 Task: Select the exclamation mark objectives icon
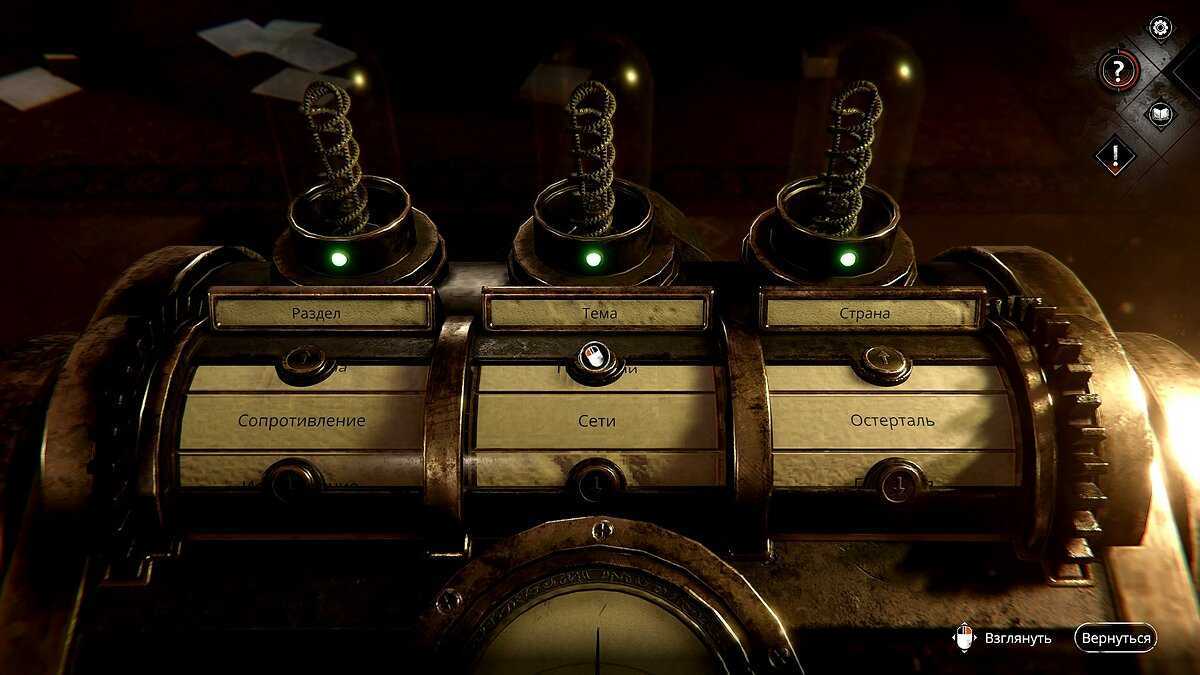[x=1115, y=155]
